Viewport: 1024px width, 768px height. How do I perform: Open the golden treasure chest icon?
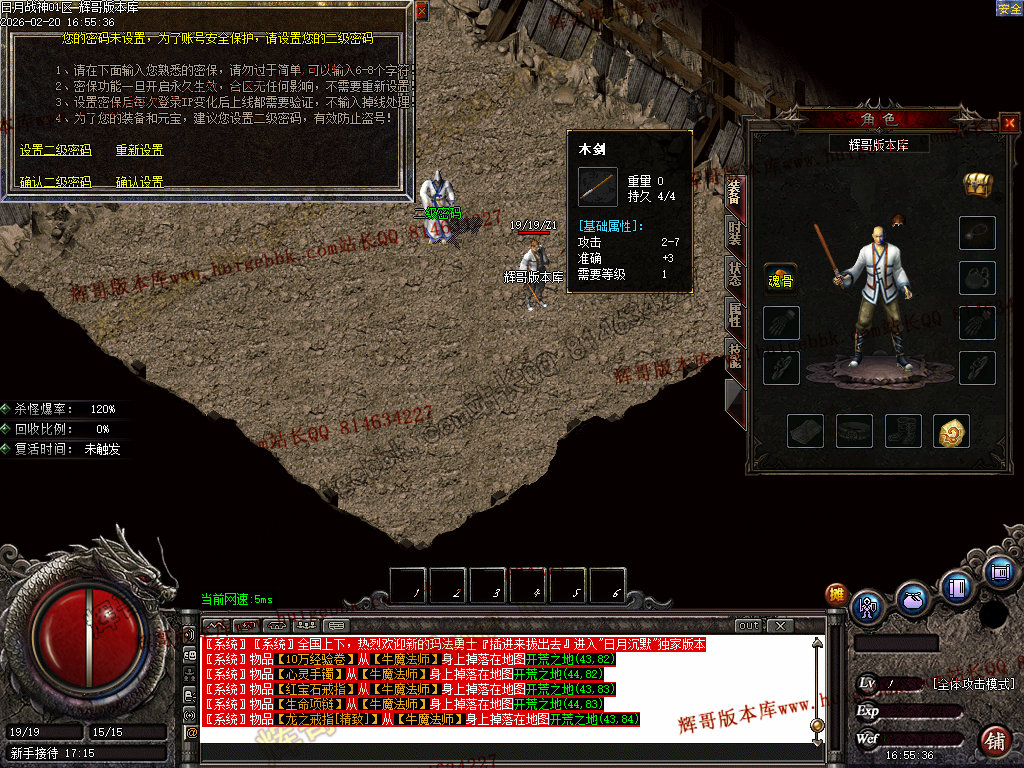[x=977, y=184]
